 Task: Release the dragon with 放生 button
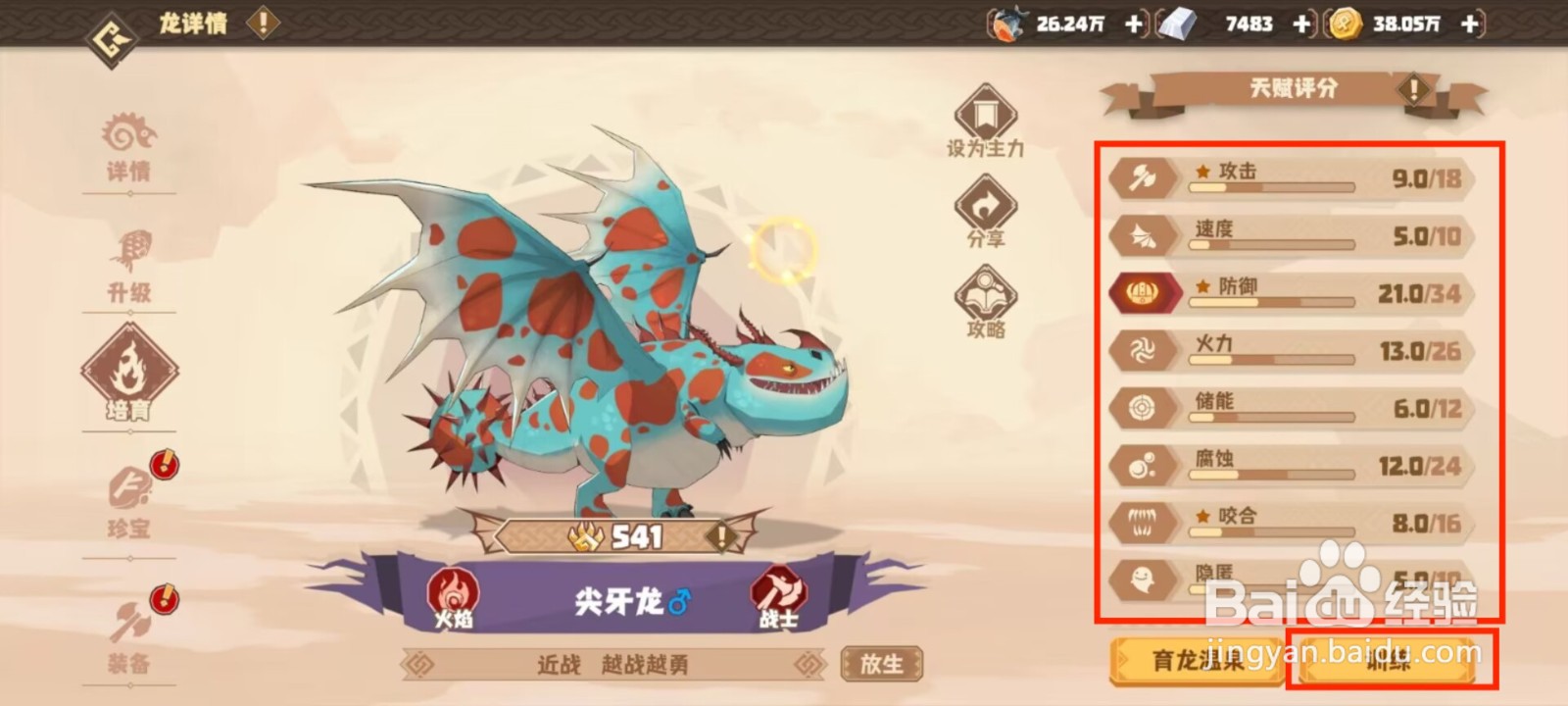(x=881, y=665)
